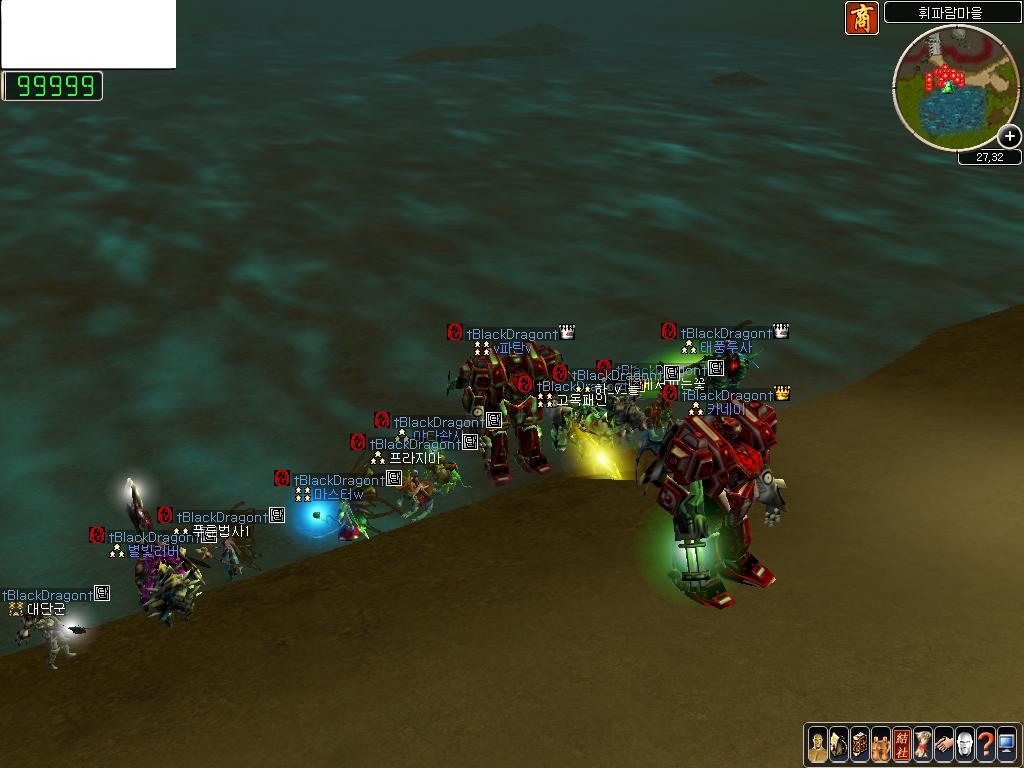The width and height of the screenshot is (1024, 768).
Task: Zoom the minimap with the plus button
Action: point(1010,136)
